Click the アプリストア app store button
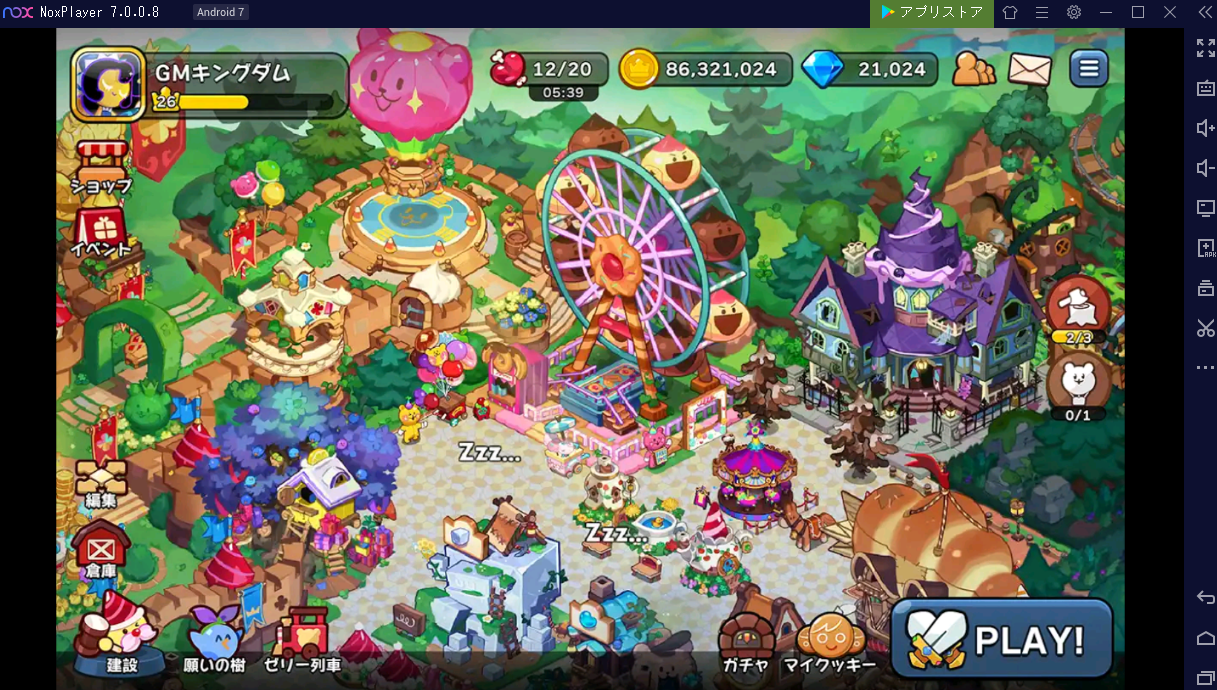This screenshot has height=690, width=1217. [x=931, y=12]
